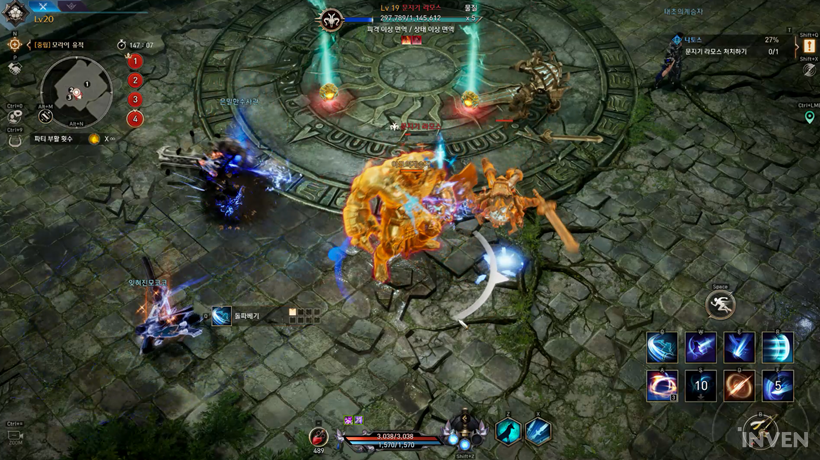This screenshot has width=820, height=460.
Task: Cast the W-slot leaping strike skill
Action: pyautogui.click(x=701, y=347)
